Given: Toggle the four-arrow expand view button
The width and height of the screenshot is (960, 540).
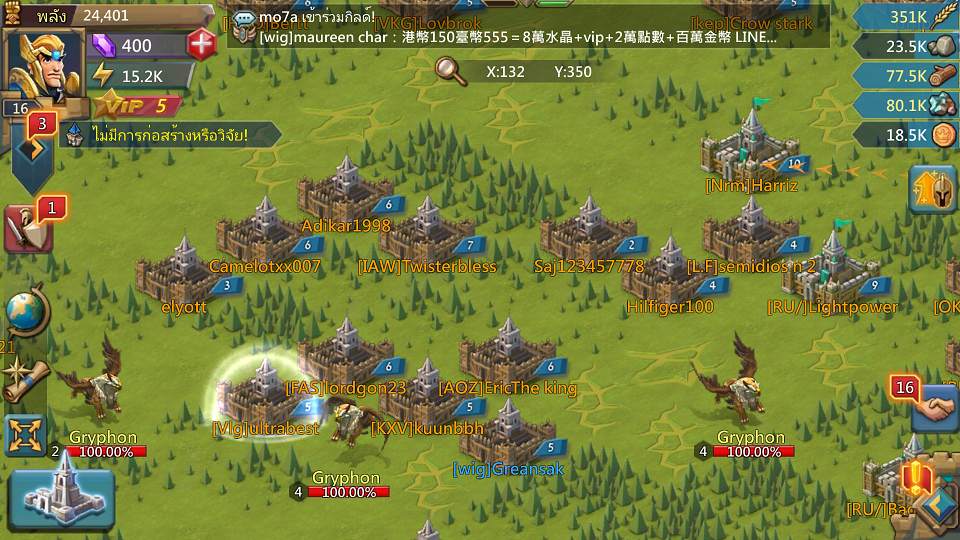Looking at the screenshot, I should (x=25, y=435).
